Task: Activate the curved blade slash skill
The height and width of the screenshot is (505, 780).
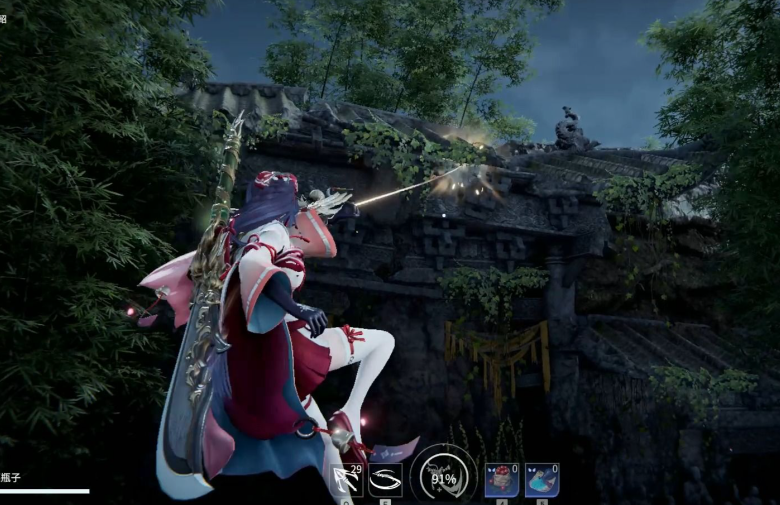Action: pyautogui.click(x=385, y=480)
